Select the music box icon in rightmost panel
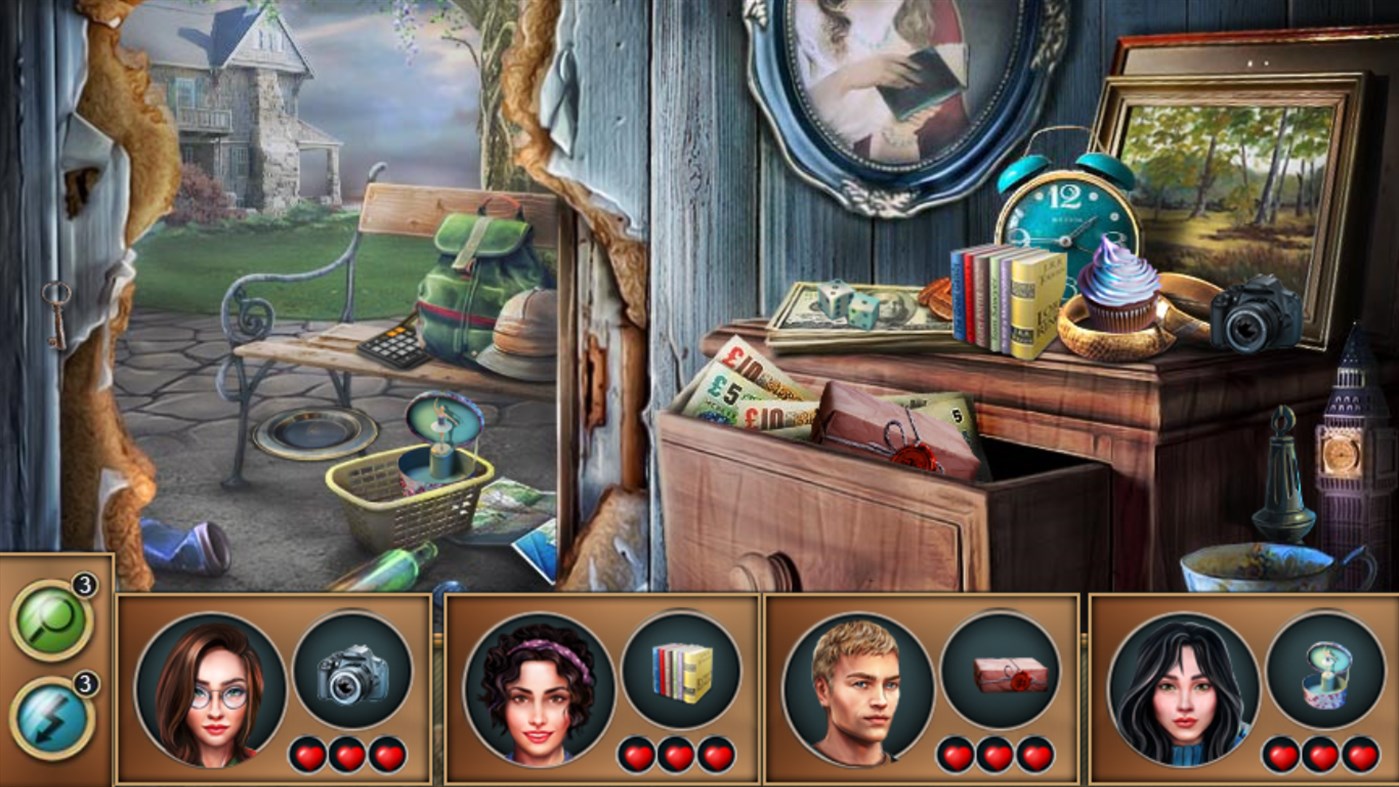The image size is (1399, 787). [1326, 669]
